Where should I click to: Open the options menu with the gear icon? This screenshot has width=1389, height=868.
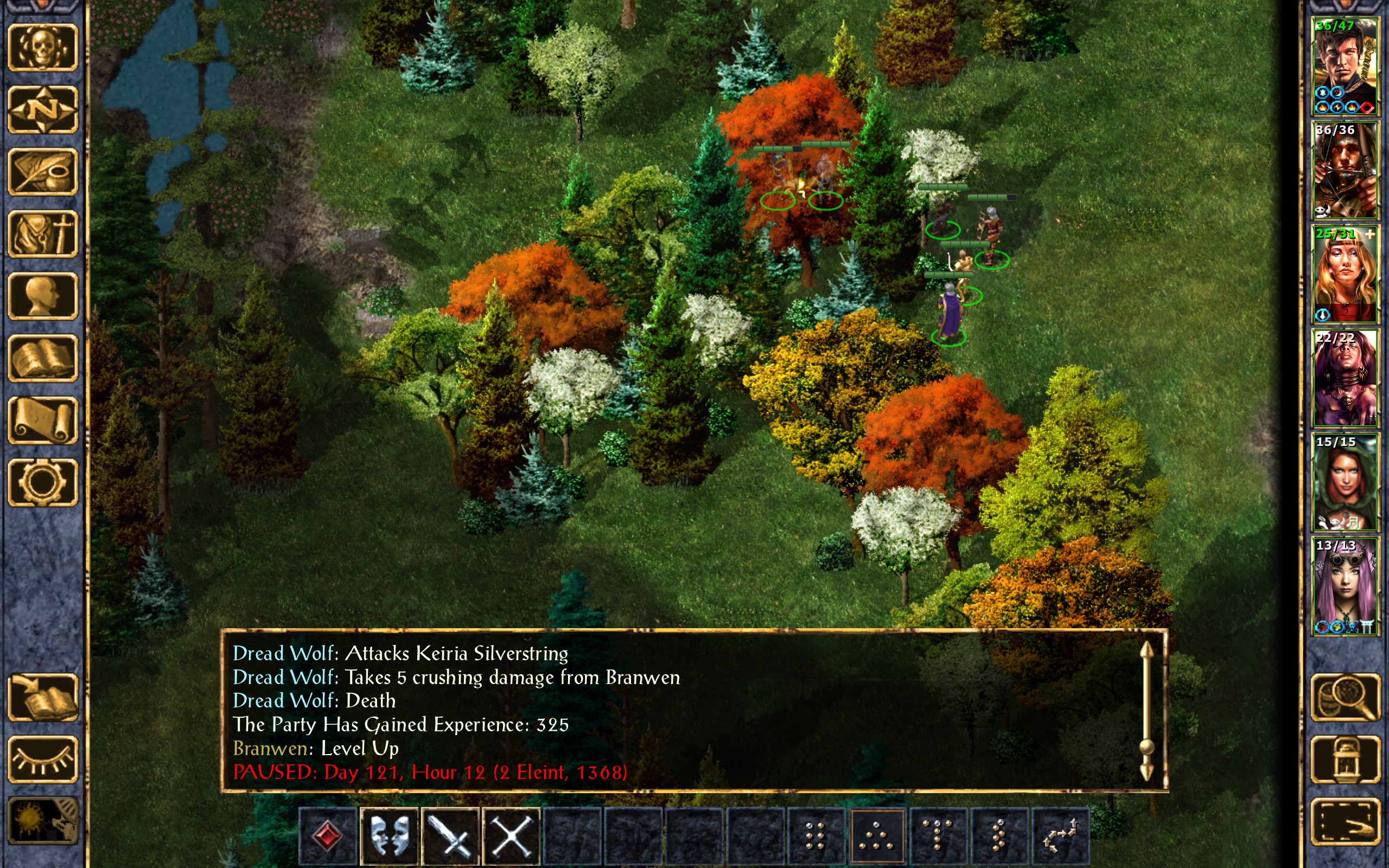coord(42,482)
